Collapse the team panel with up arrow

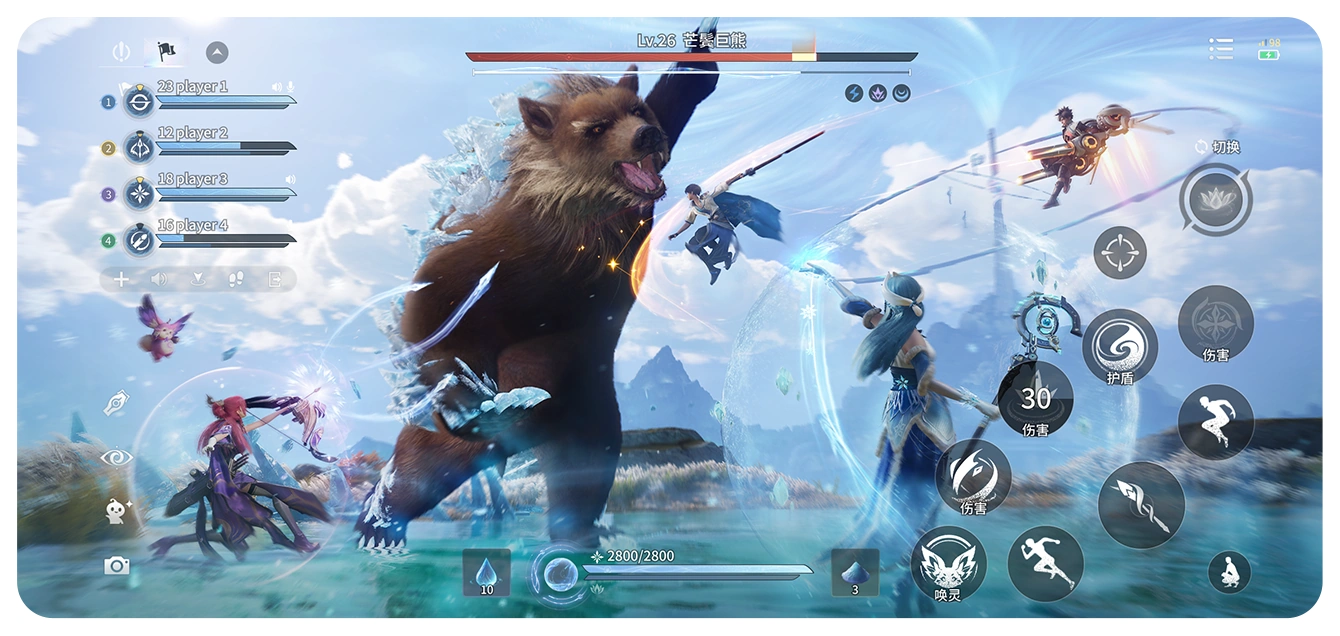(x=217, y=53)
